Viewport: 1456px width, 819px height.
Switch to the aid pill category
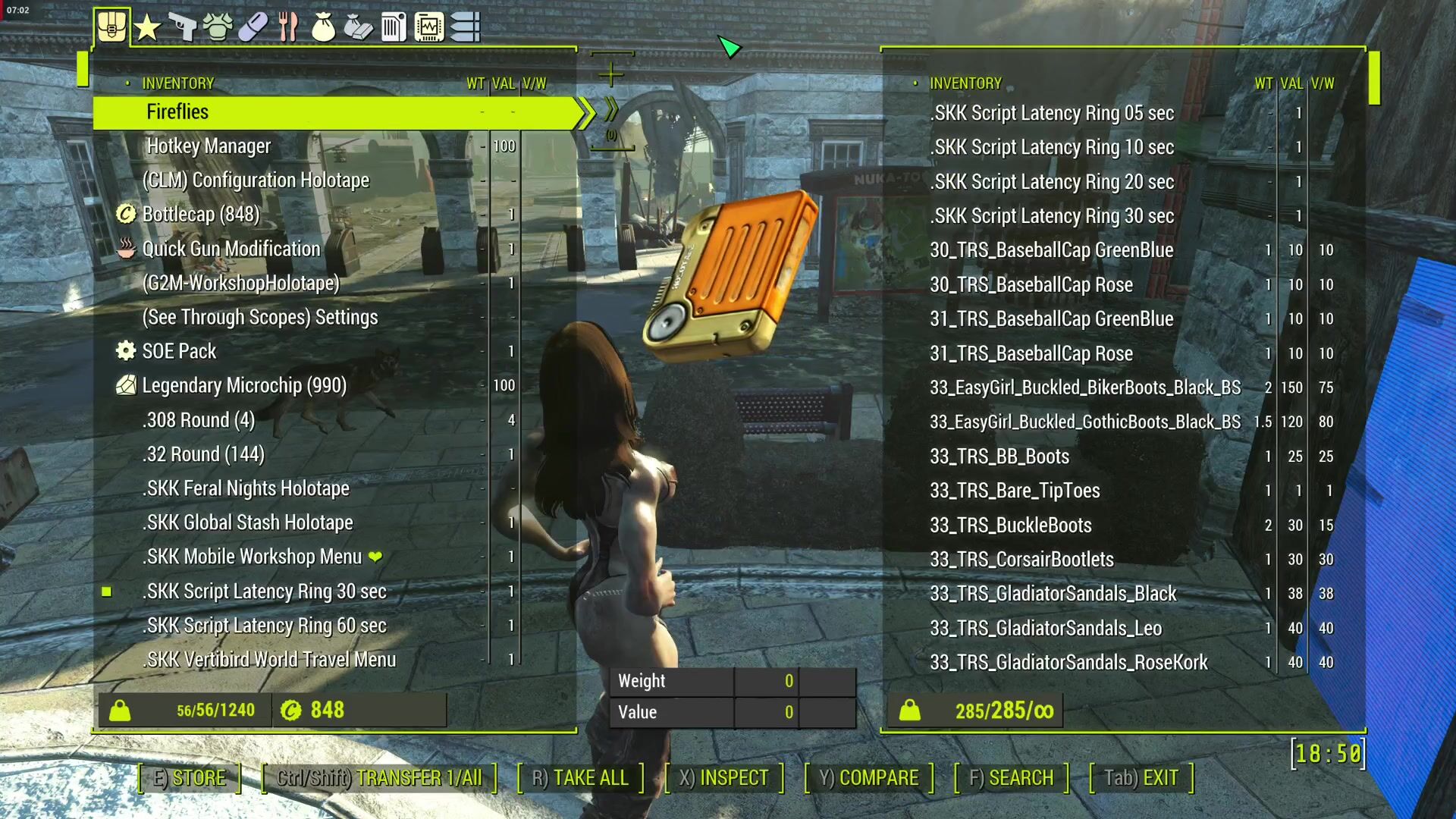click(x=253, y=28)
